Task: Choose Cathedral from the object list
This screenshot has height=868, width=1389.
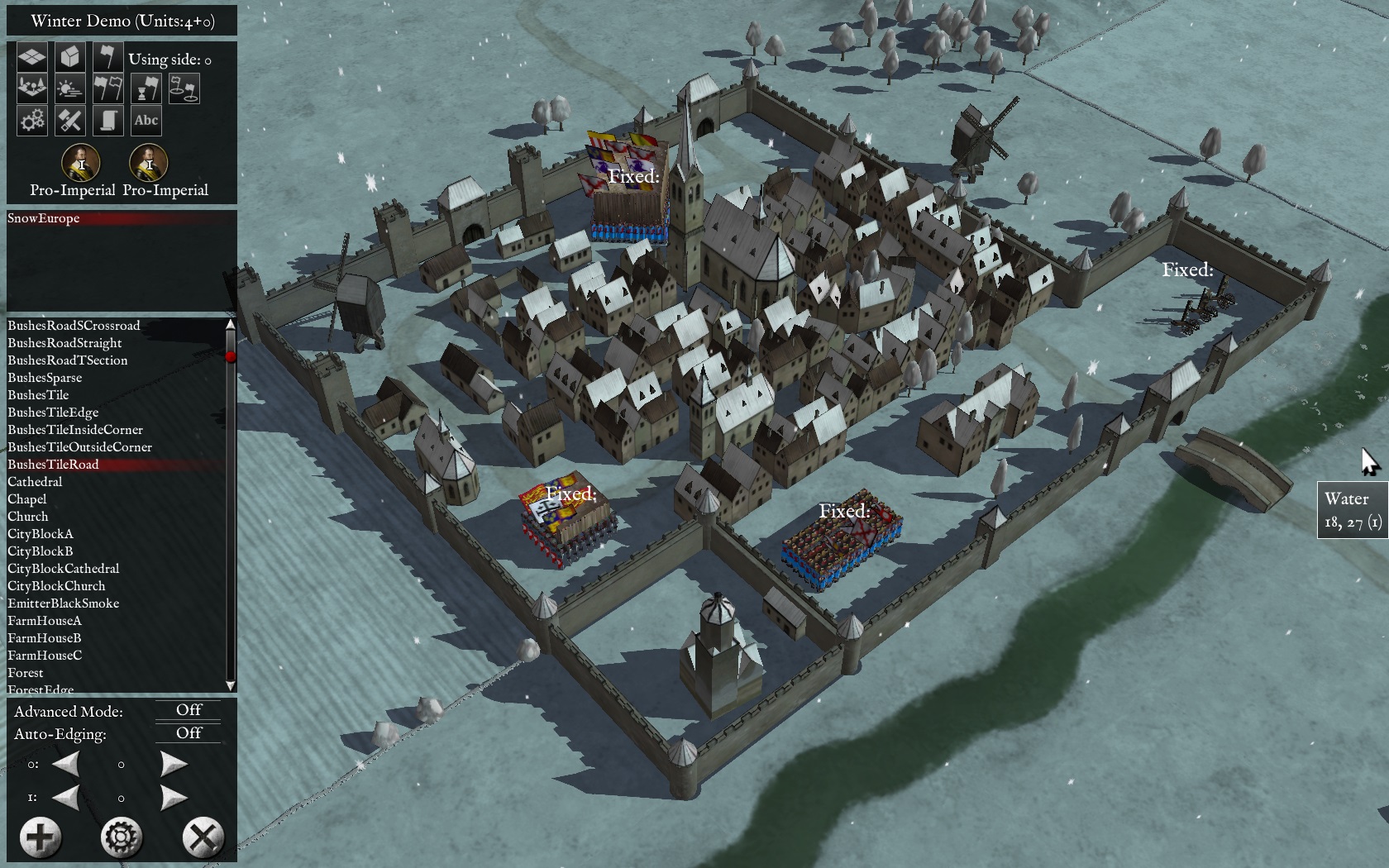Action: (35, 482)
